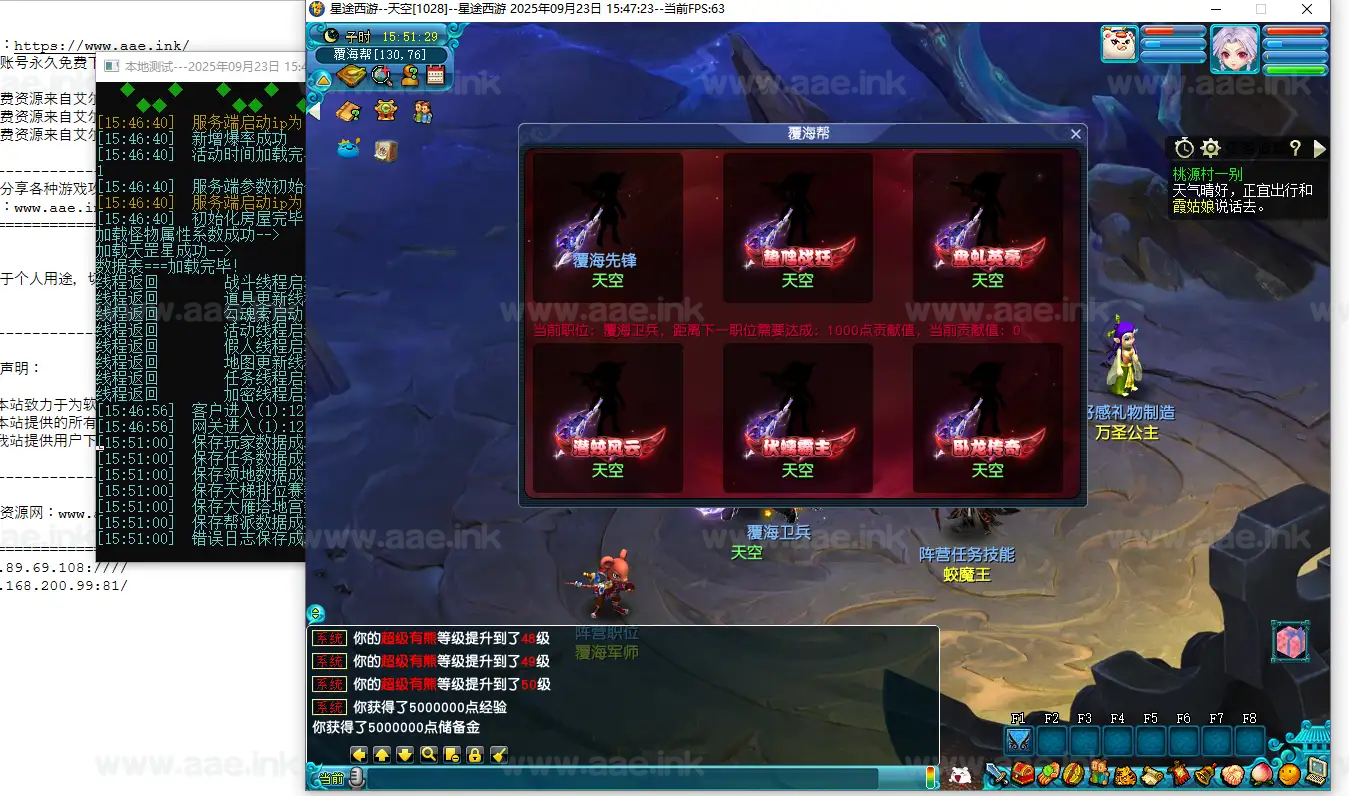Click the magnifier world map icon
This screenshot has height=796, width=1349.
tap(381, 75)
